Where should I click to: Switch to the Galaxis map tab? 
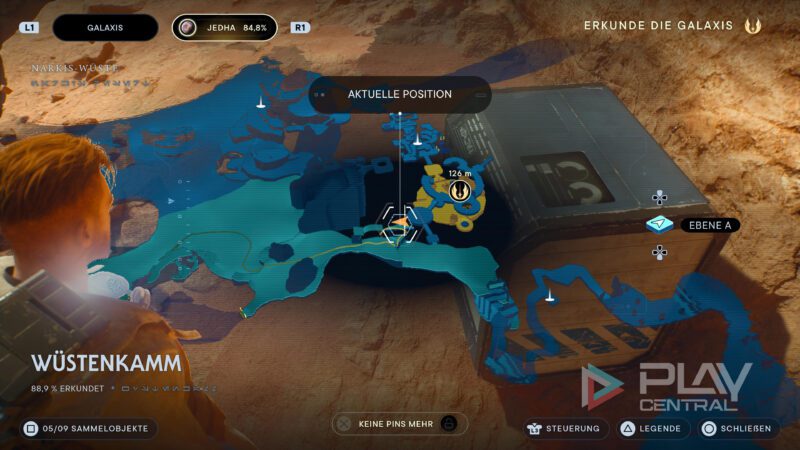[105, 27]
